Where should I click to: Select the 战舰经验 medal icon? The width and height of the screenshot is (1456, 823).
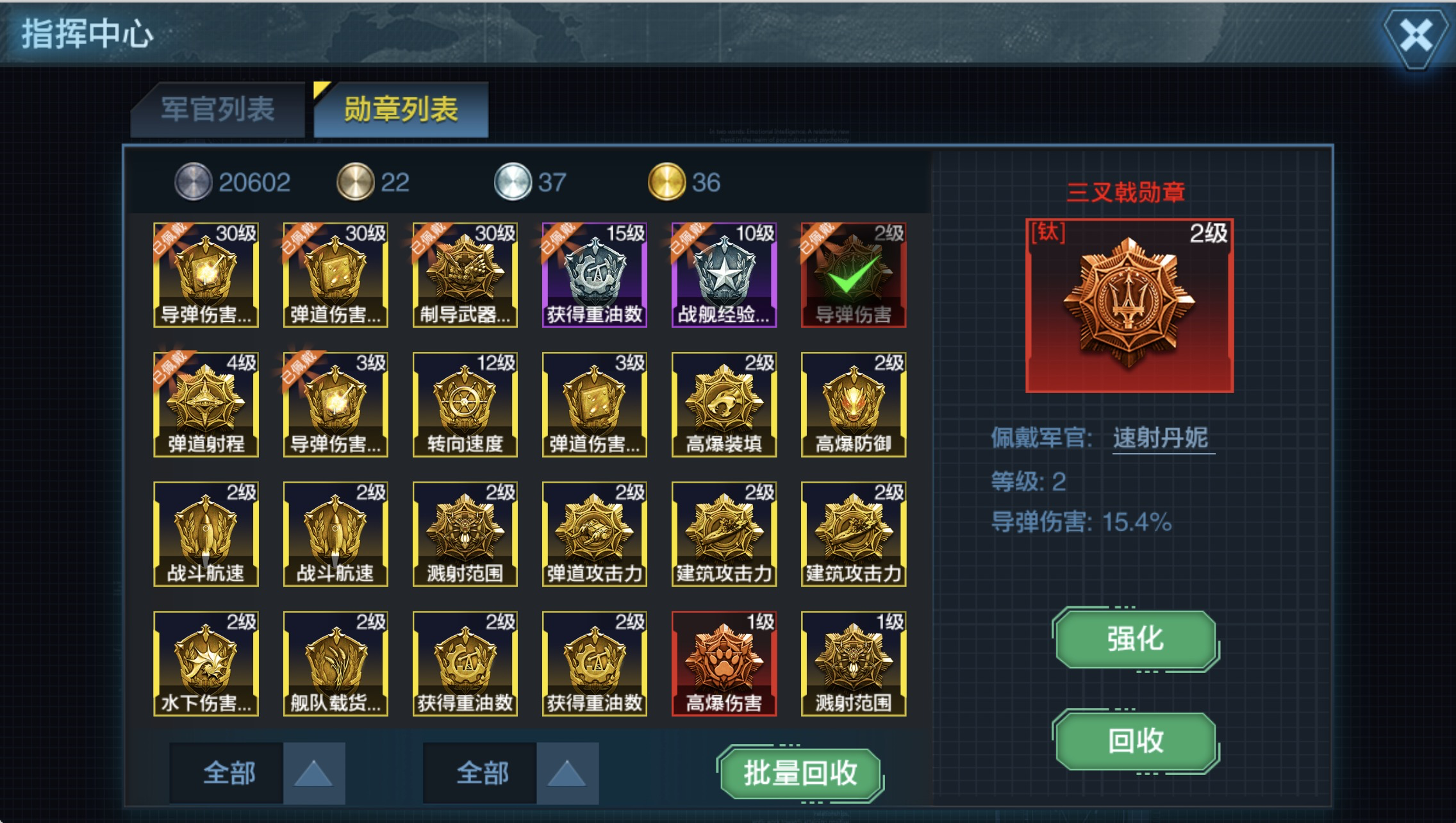(723, 276)
